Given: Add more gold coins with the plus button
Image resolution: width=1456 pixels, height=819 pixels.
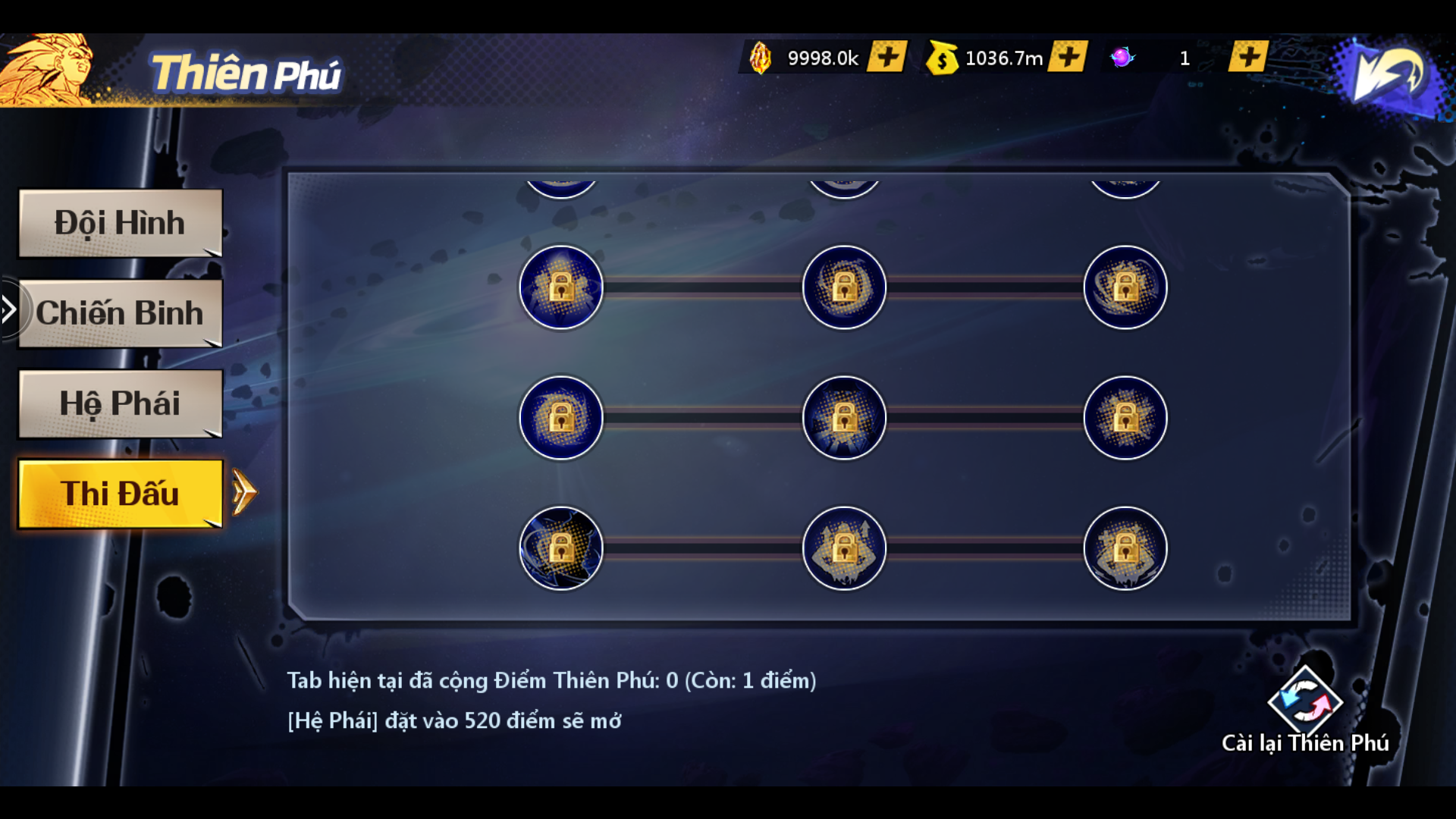Looking at the screenshot, I should (x=1068, y=57).
